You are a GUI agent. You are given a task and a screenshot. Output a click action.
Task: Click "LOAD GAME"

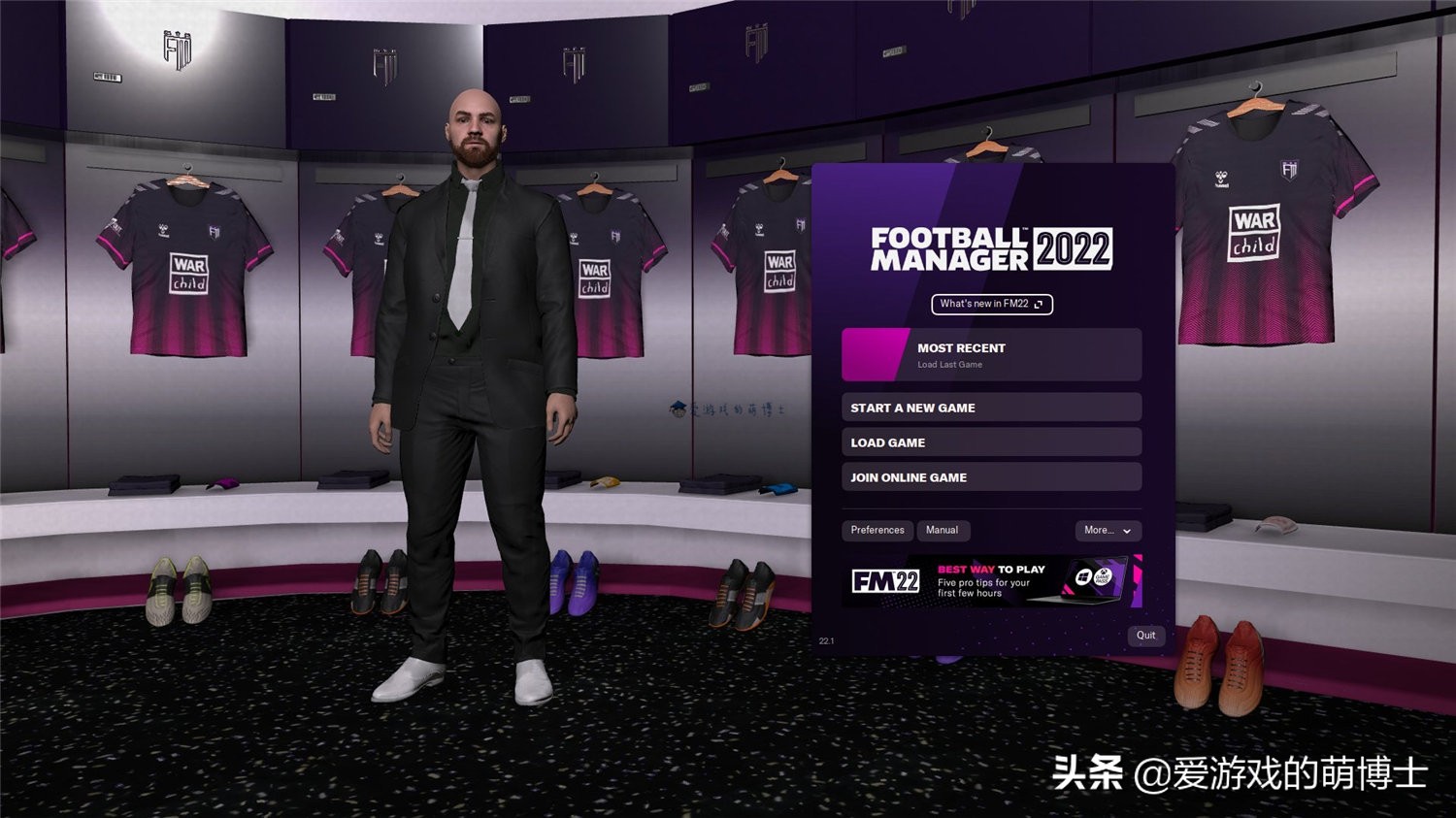click(990, 442)
